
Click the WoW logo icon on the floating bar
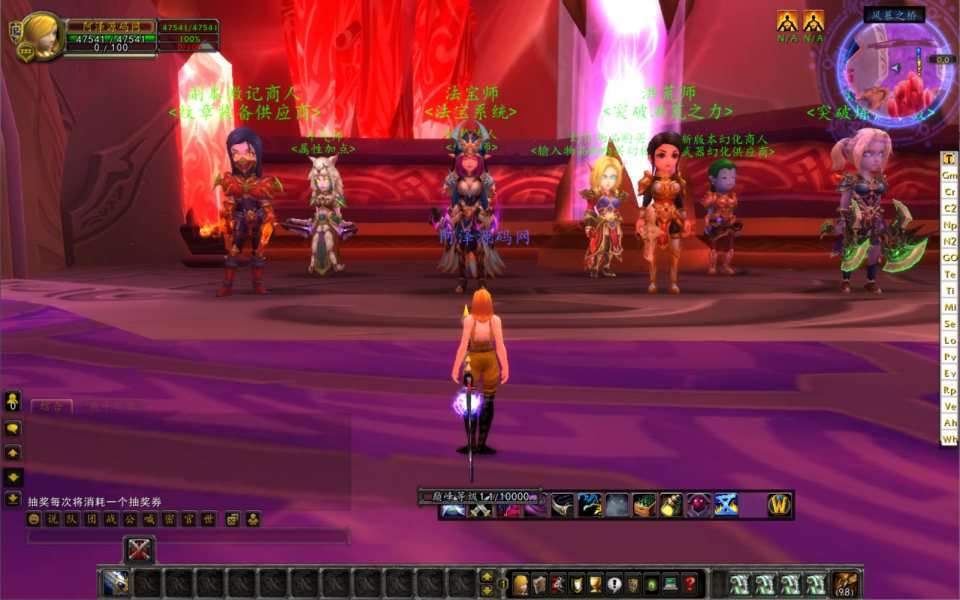click(779, 505)
